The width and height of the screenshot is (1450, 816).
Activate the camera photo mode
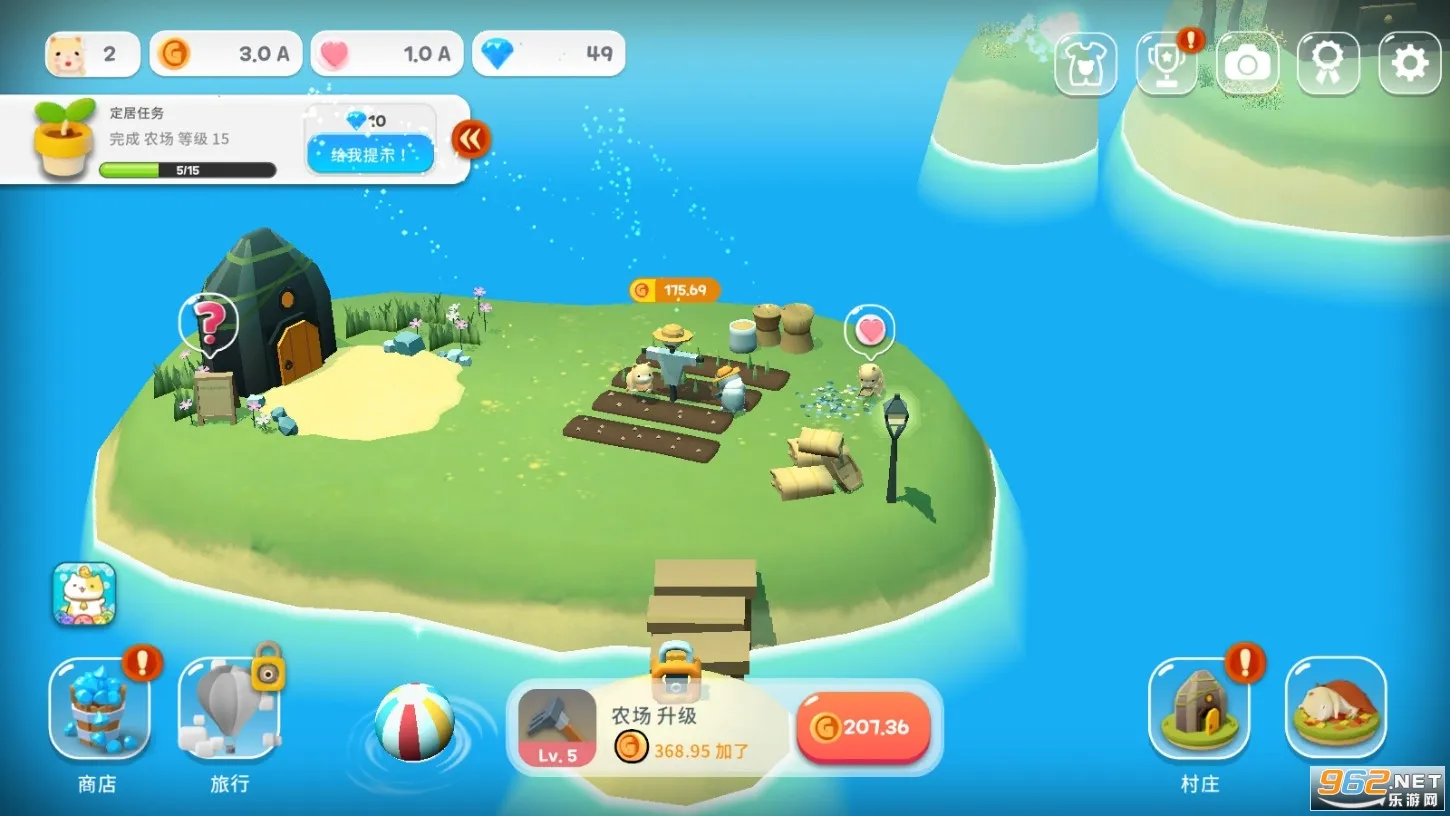(1247, 64)
